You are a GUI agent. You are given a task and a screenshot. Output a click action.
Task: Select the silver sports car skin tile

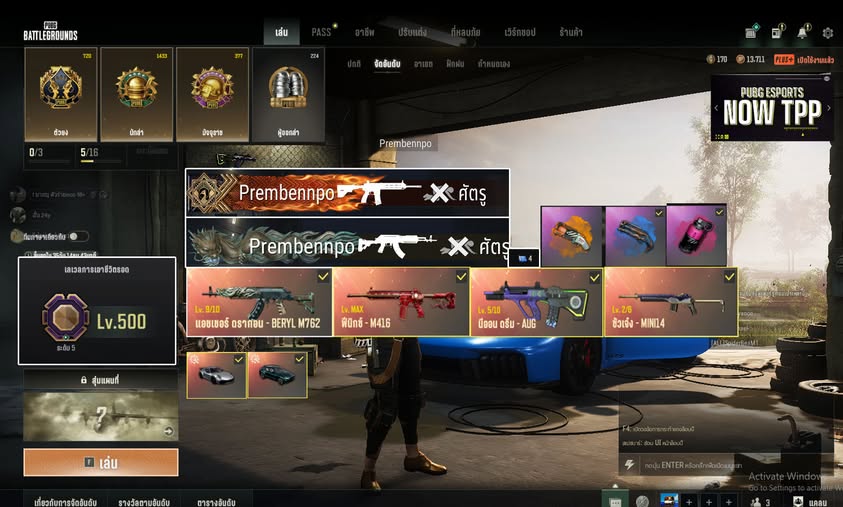tap(216, 376)
